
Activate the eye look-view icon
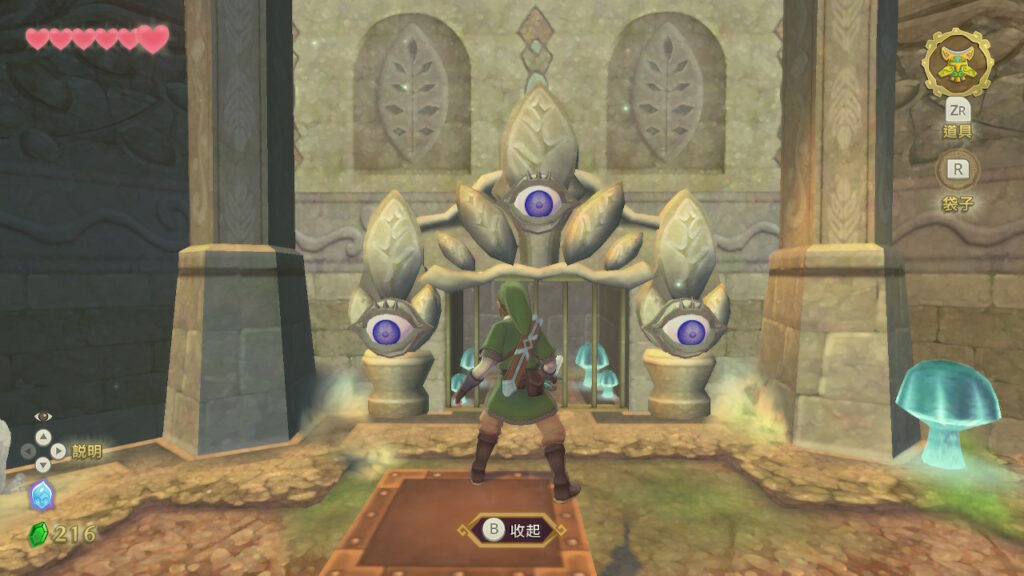(x=43, y=416)
